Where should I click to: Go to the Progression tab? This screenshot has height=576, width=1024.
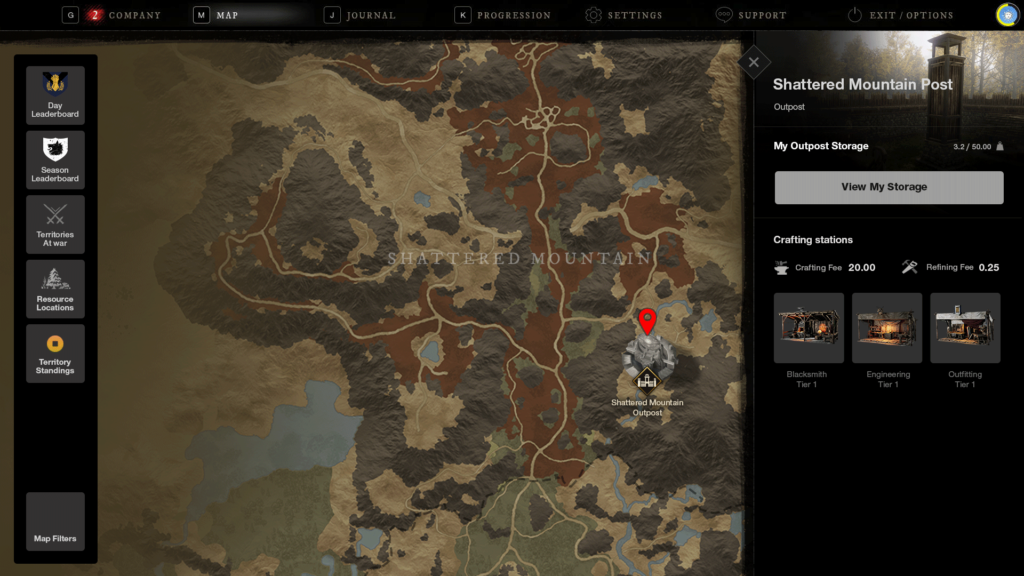513,15
